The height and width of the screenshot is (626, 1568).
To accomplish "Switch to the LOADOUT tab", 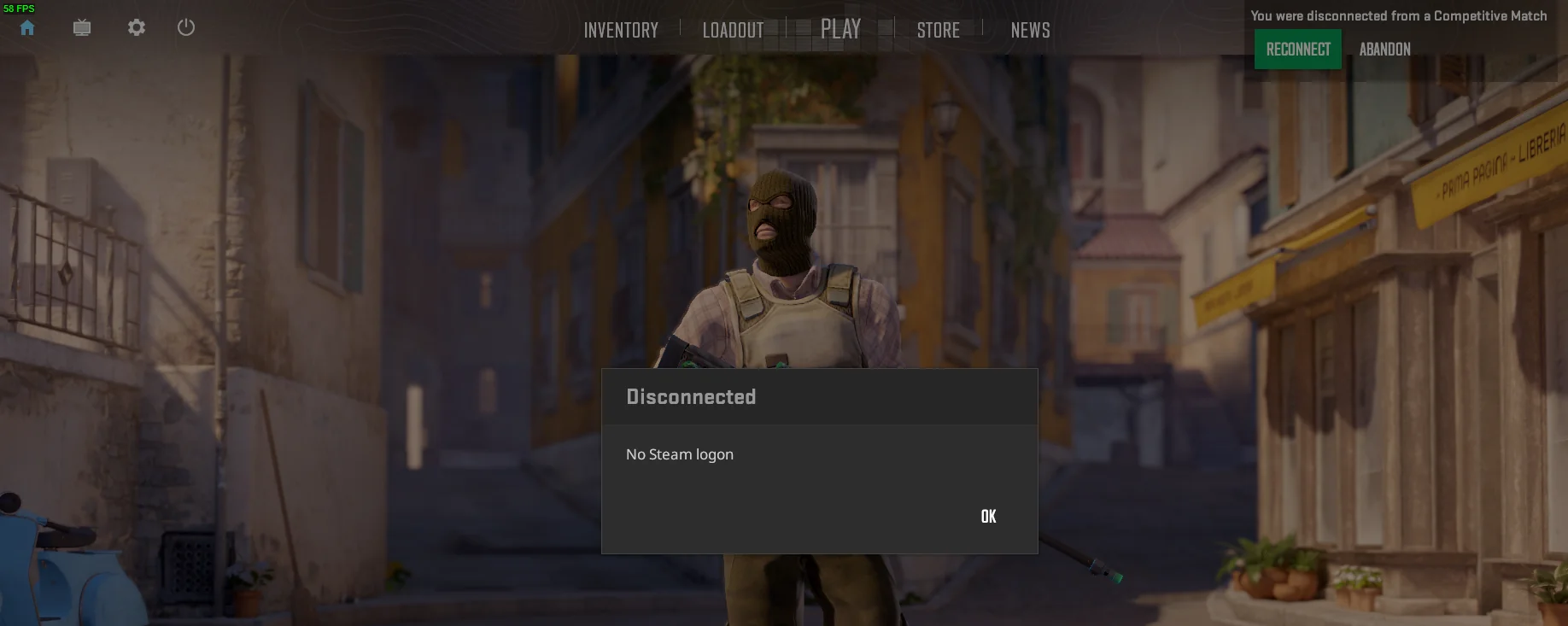I will [733, 30].
